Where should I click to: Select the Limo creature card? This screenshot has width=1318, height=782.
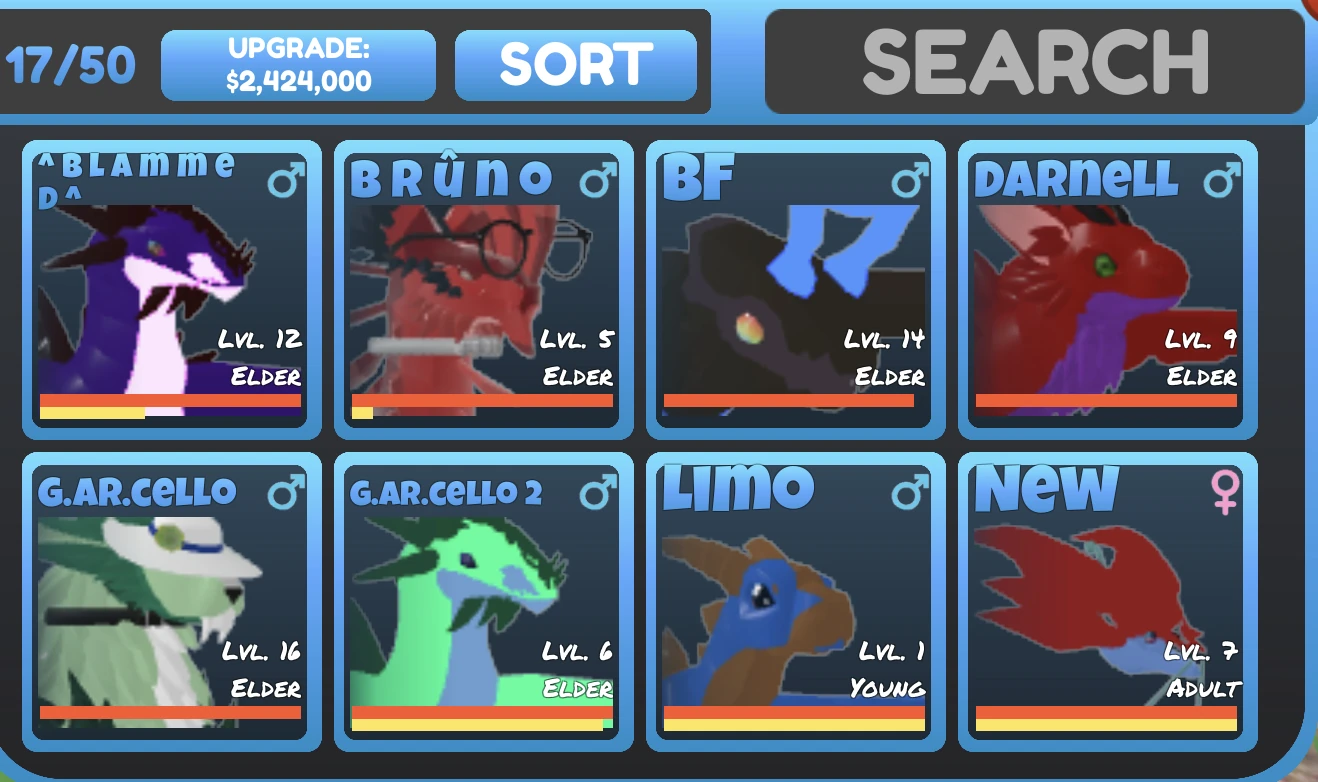point(792,600)
